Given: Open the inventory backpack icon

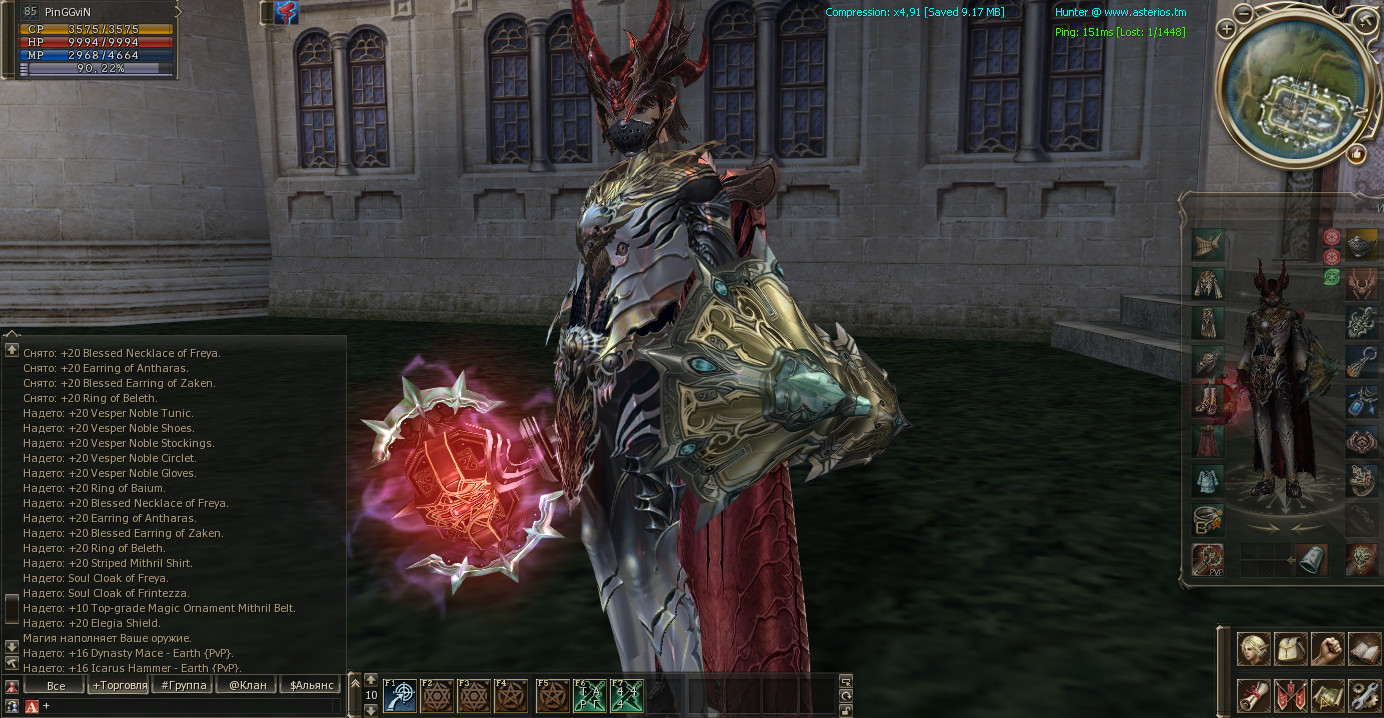Looking at the screenshot, I should pos(1290,649).
